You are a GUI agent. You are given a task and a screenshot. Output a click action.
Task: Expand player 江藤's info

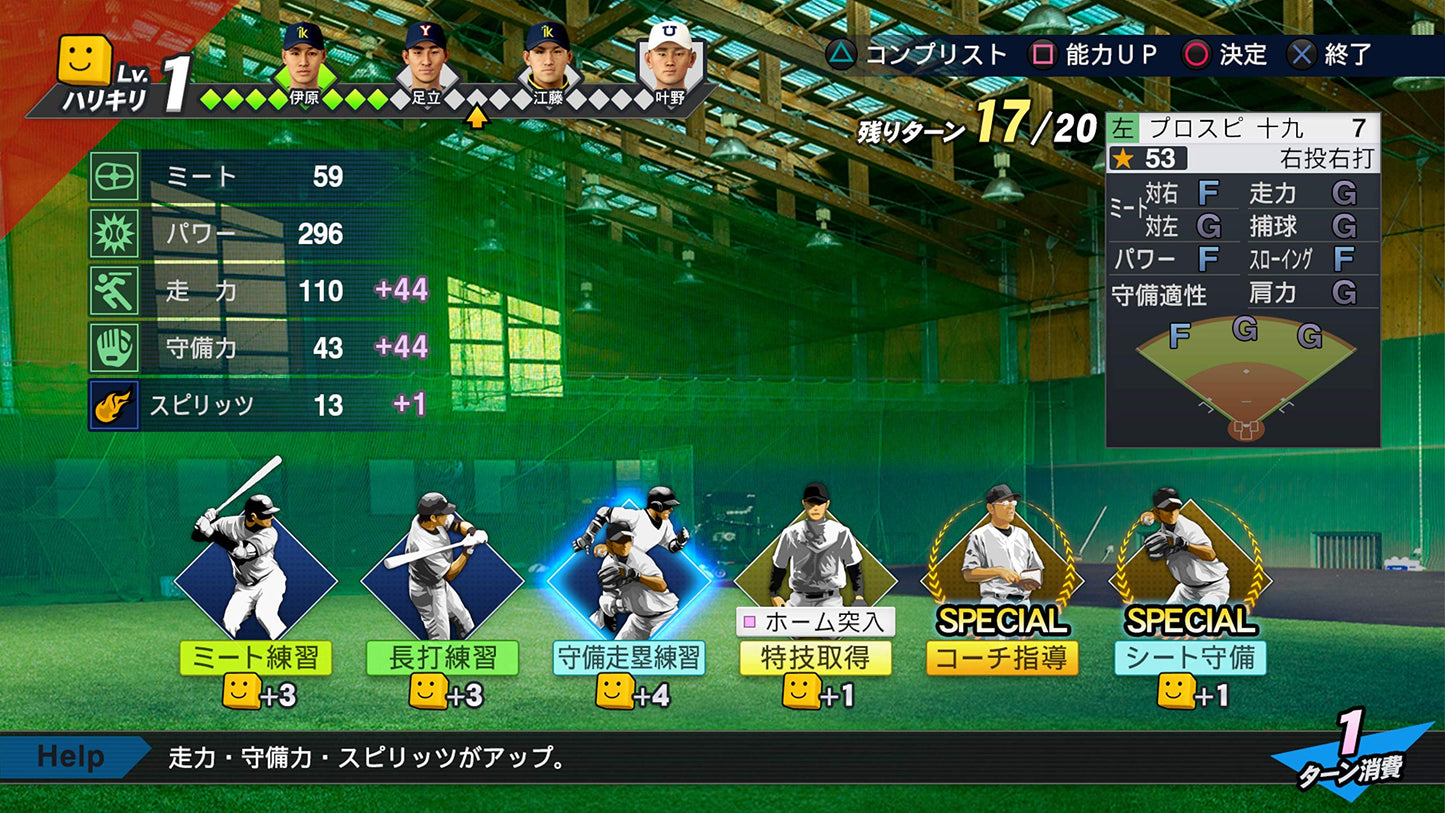pos(549,55)
